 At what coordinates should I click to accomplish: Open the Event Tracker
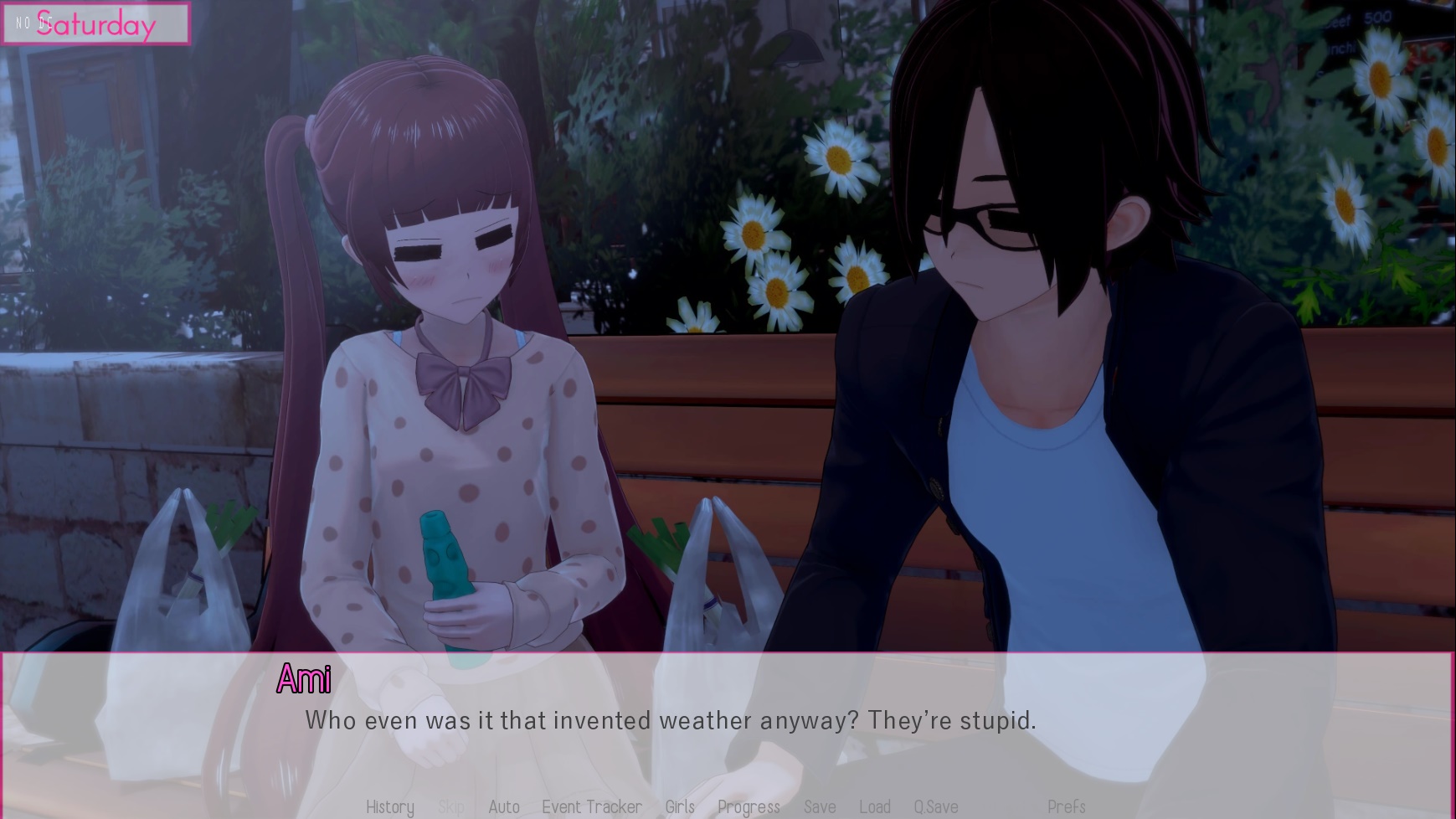click(x=592, y=806)
